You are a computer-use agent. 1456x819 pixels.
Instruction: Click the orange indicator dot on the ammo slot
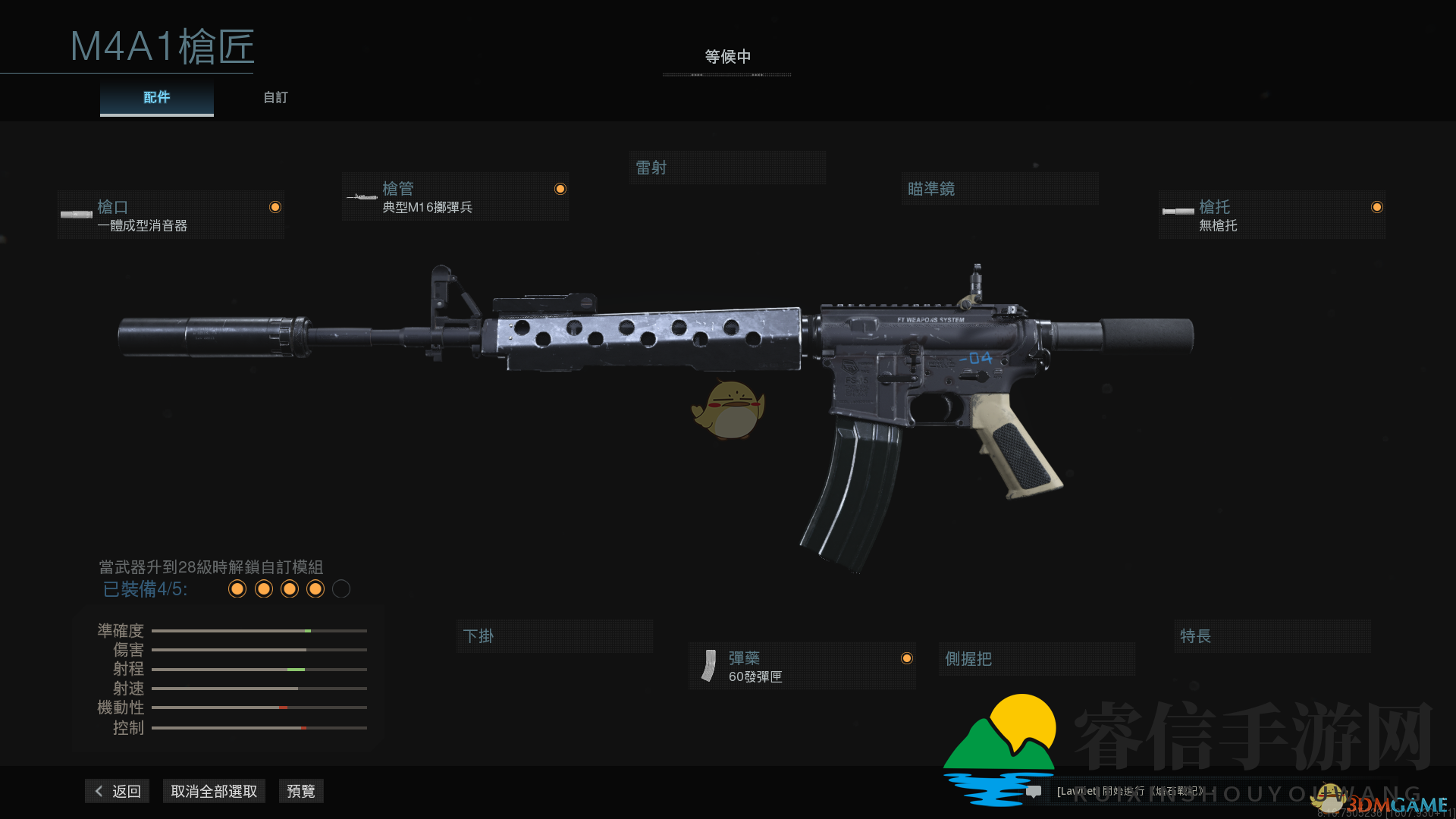click(x=908, y=658)
